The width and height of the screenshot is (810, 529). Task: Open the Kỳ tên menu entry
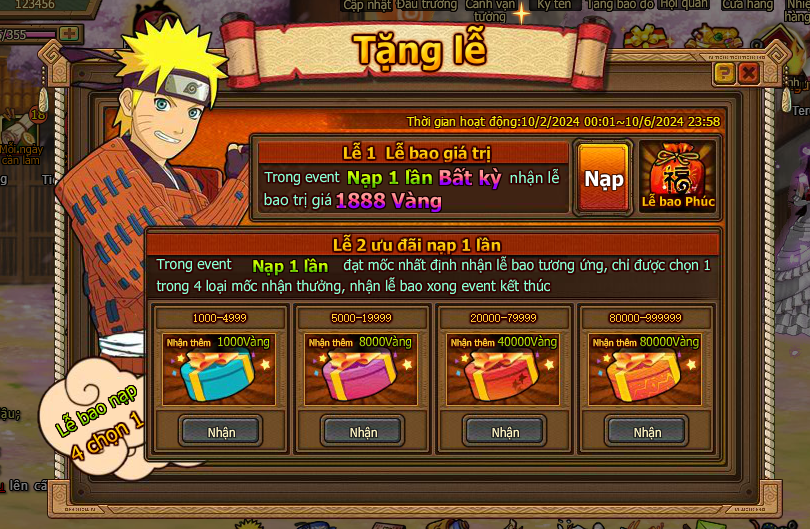[x=553, y=5]
